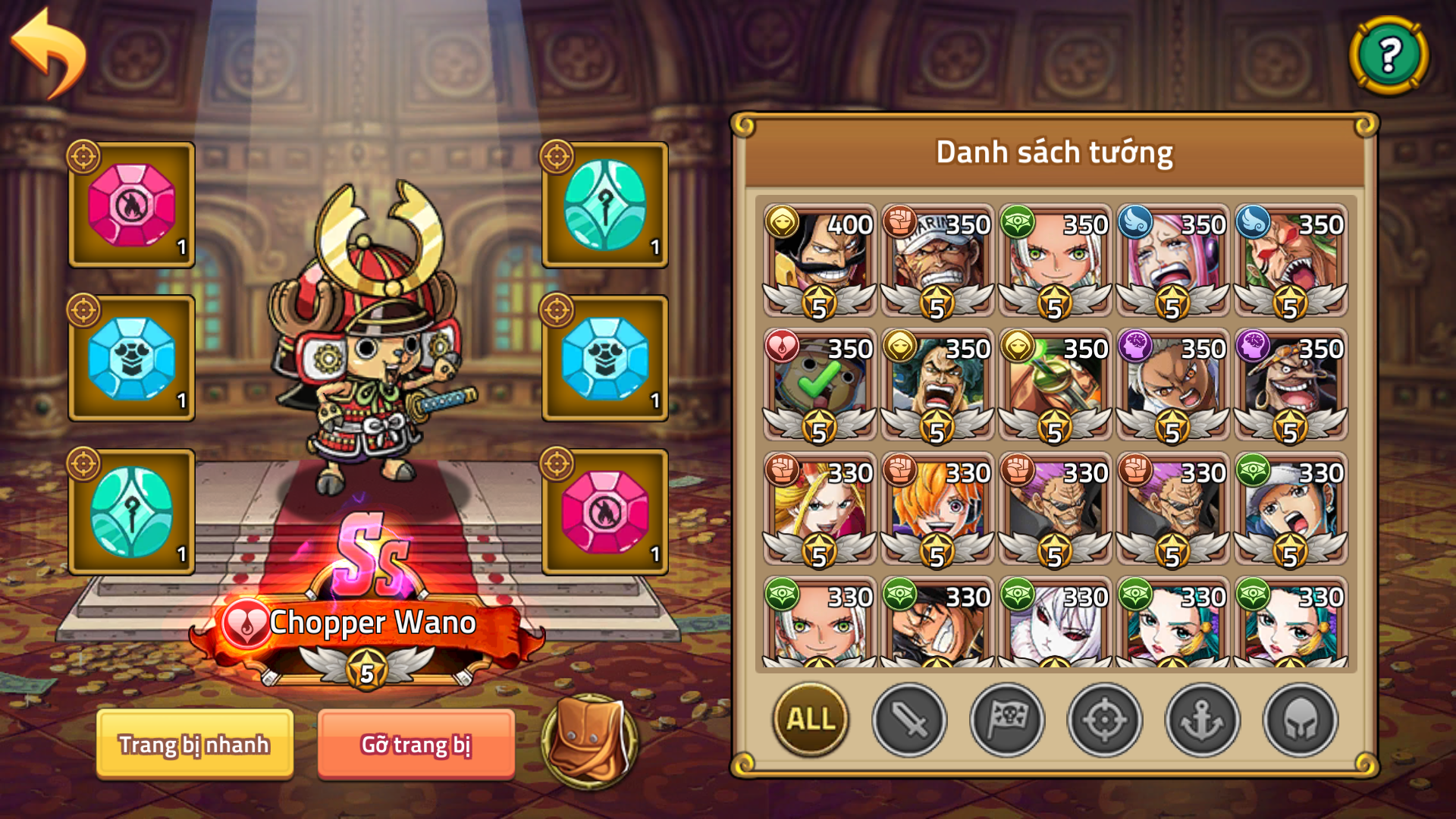Open the pirate flag filter
This screenshot has height=819, width=1456.
1006,720
